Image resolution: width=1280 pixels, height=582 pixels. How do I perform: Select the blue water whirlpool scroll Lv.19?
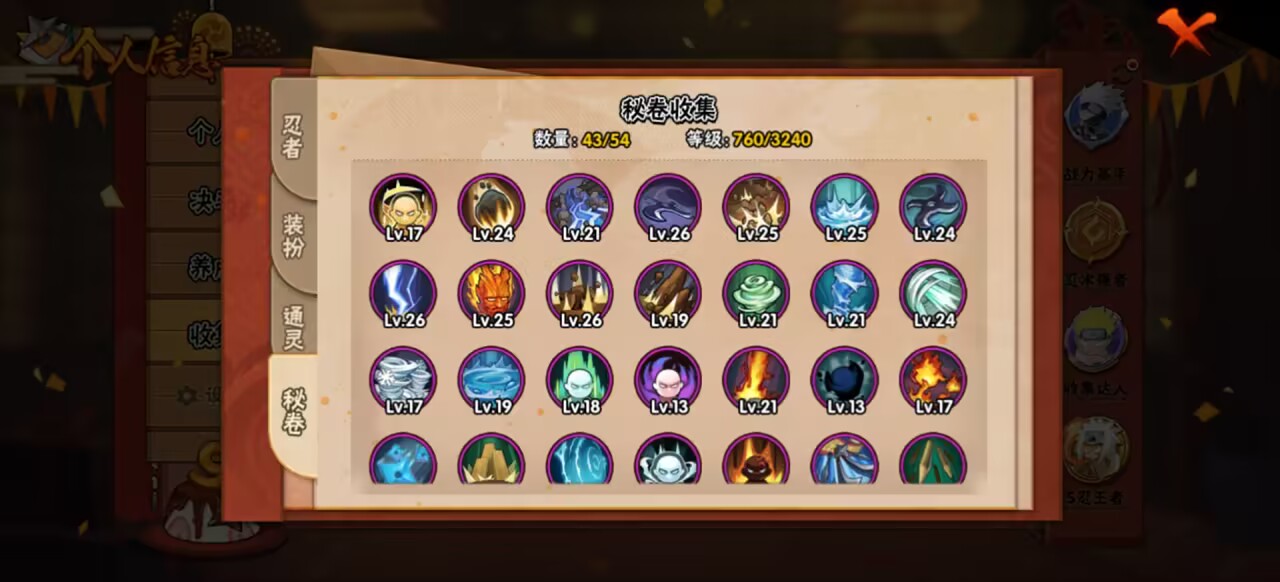(x=491, y=379)
